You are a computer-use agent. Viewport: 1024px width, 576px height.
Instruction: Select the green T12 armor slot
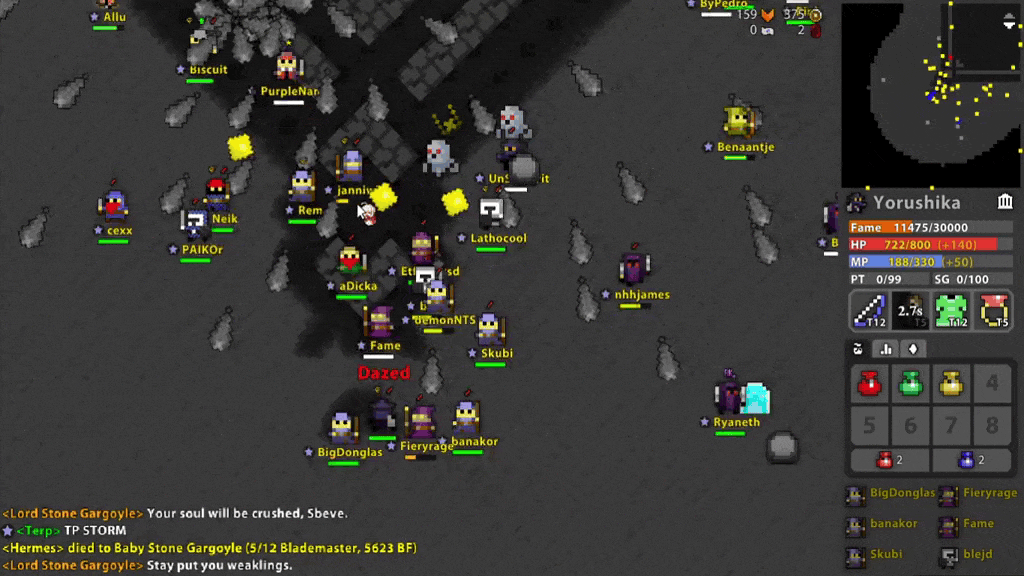click(x=951, y=310)
